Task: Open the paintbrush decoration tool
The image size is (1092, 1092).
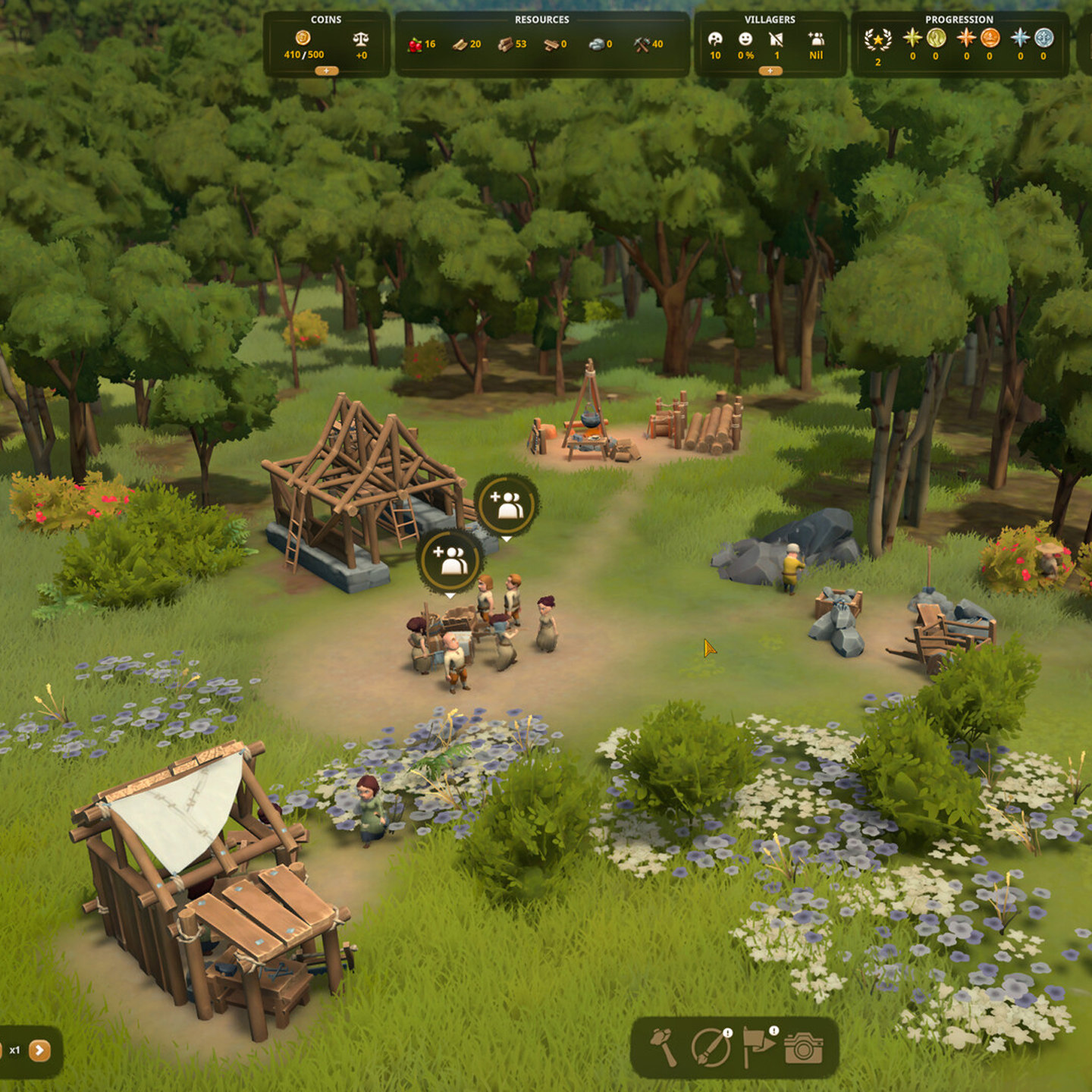Action: click(x=711, y=1047)
